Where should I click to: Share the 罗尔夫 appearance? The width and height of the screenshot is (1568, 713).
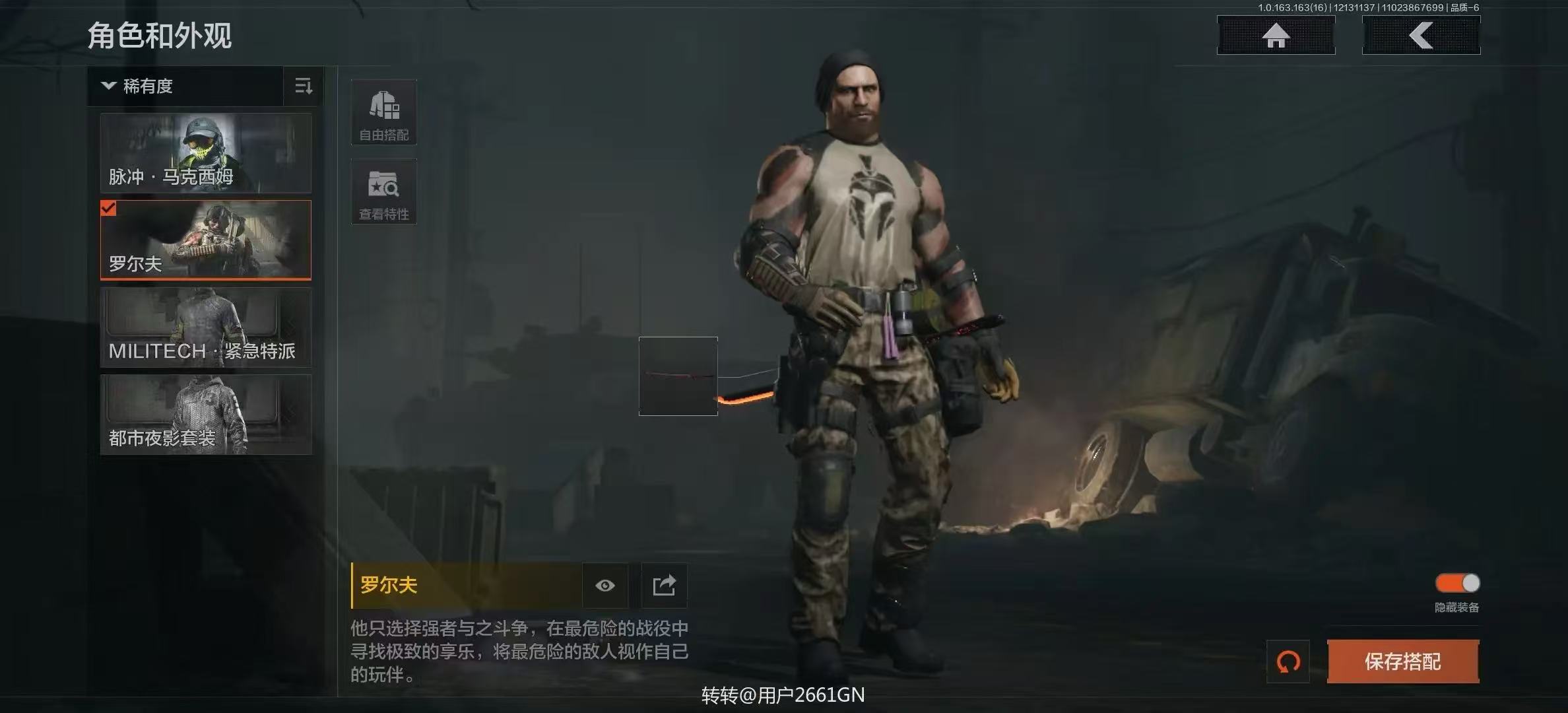(x=664, y=586)
